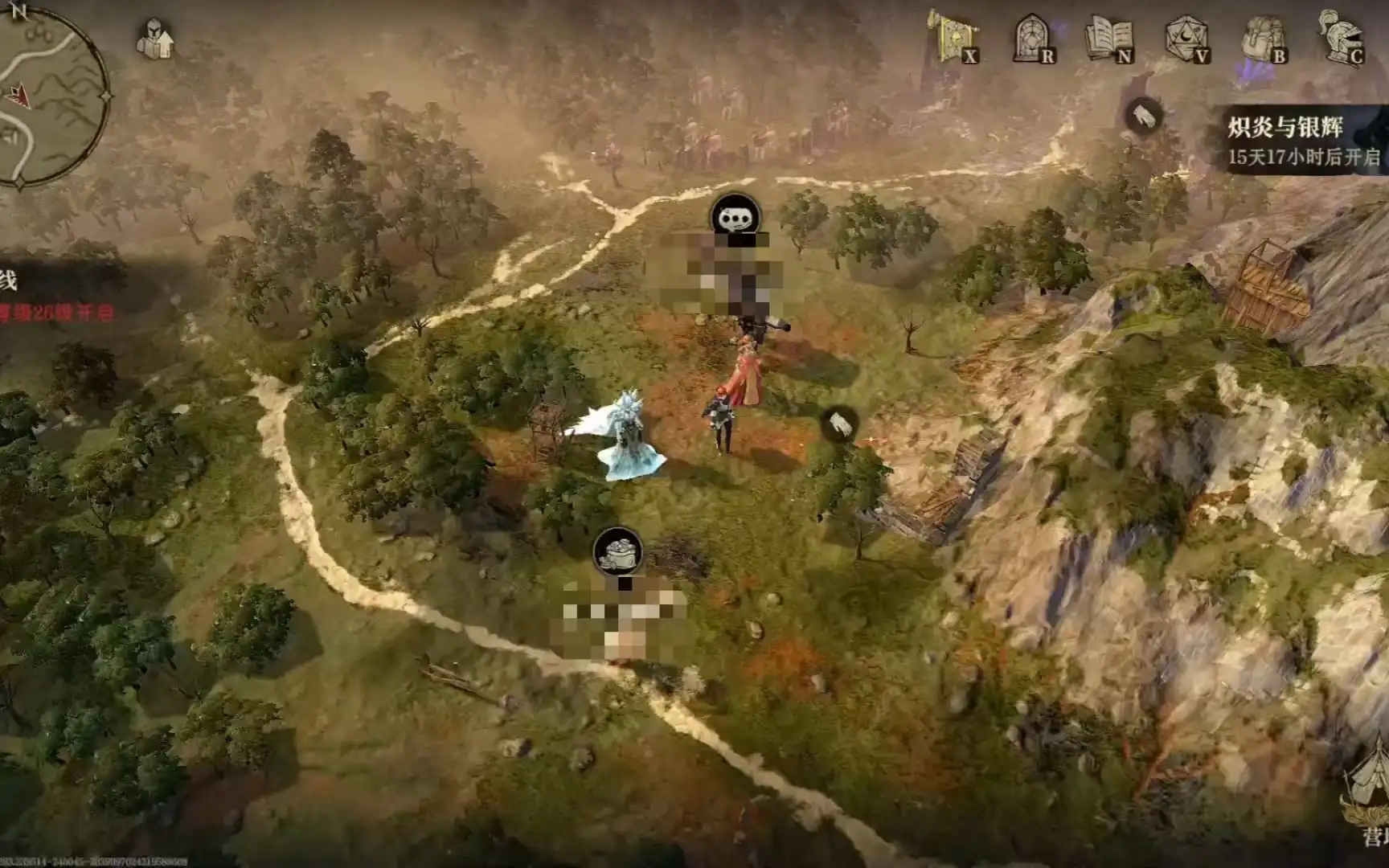Click the treasure pot merchant marker

(x=617, y=551)
